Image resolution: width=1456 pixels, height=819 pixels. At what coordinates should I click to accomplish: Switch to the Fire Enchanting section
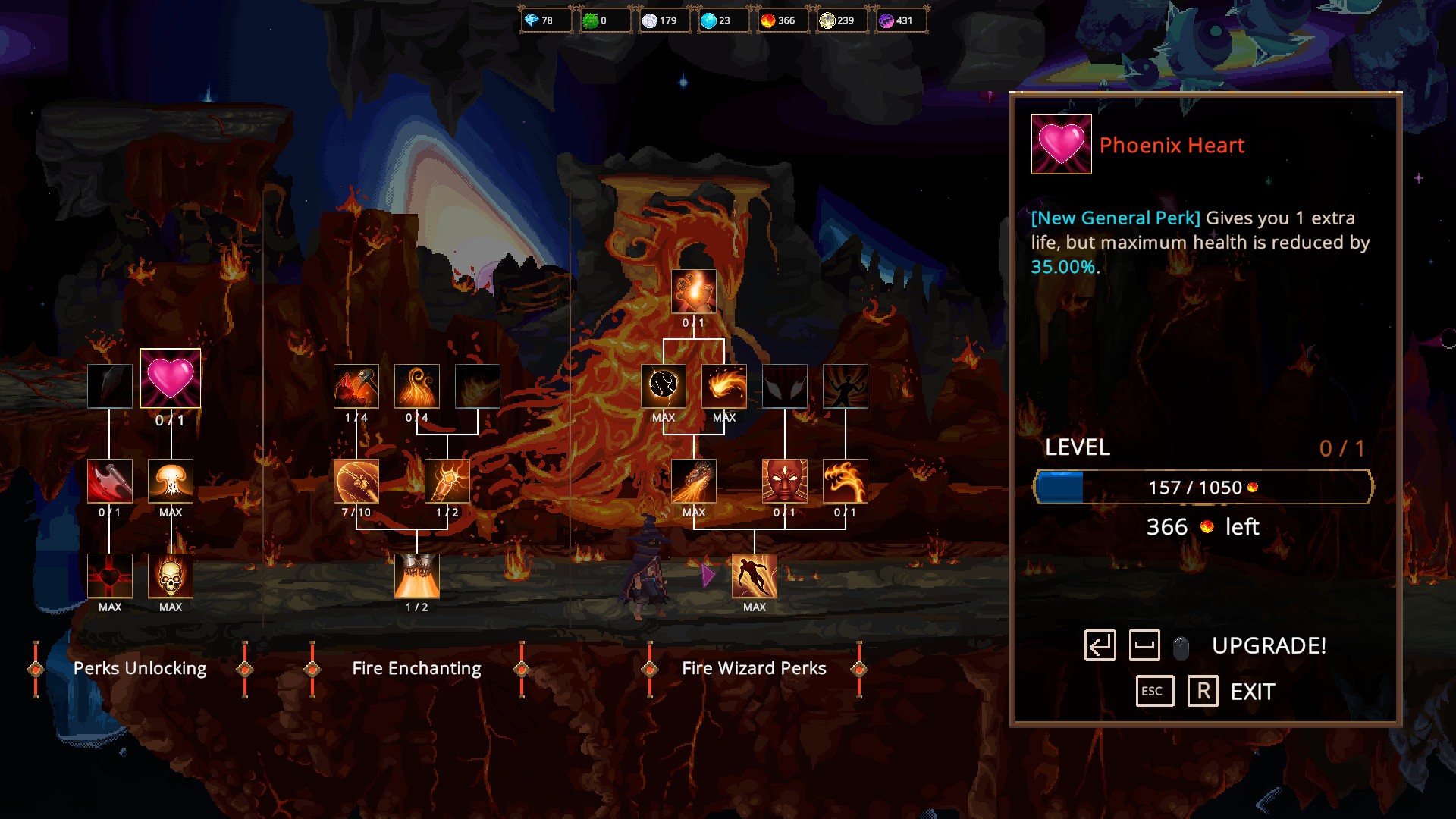click(416, 668)
